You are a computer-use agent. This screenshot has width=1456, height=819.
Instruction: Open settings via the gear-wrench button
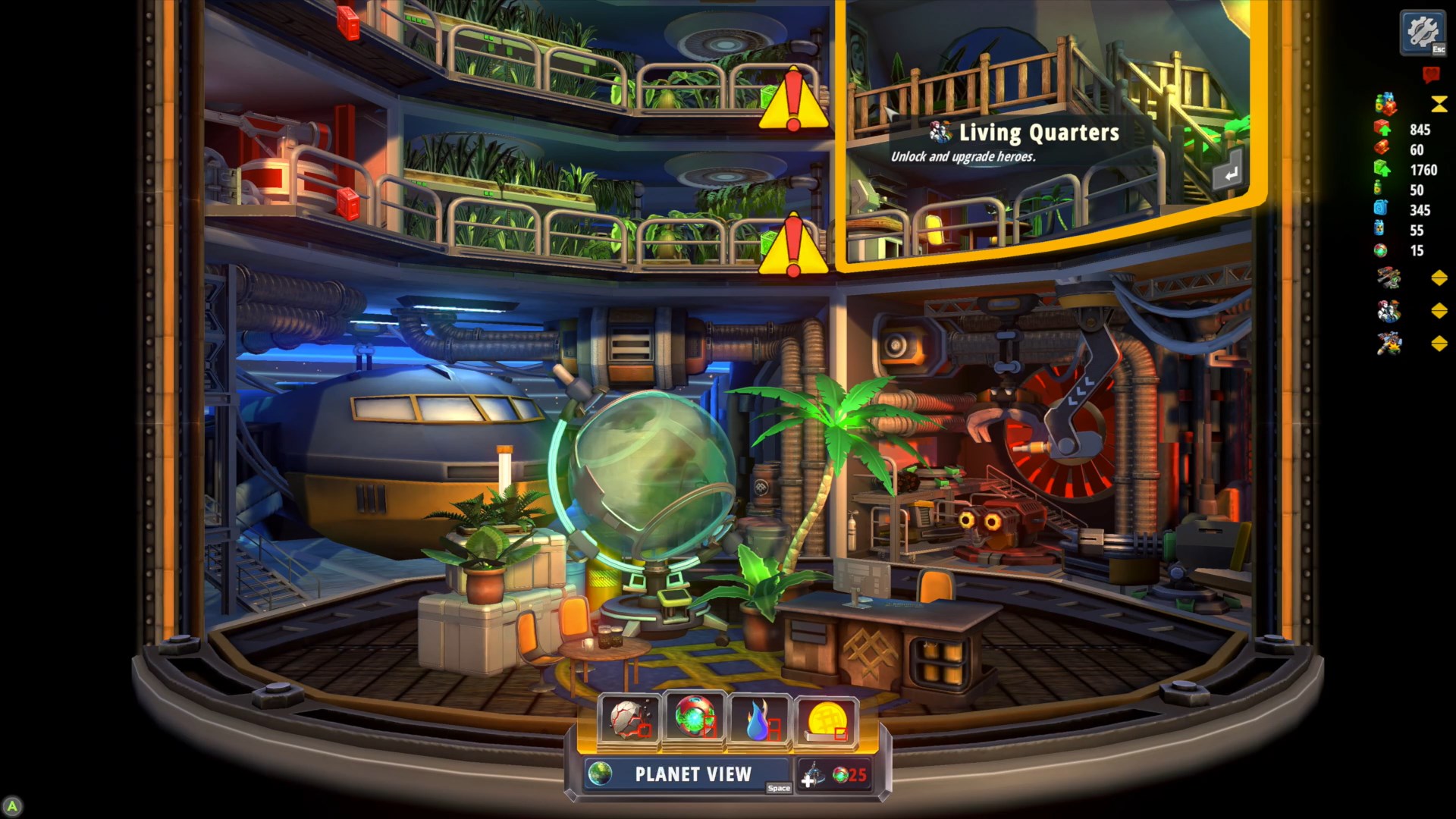pyautogui.click(x=1423, y=33)
